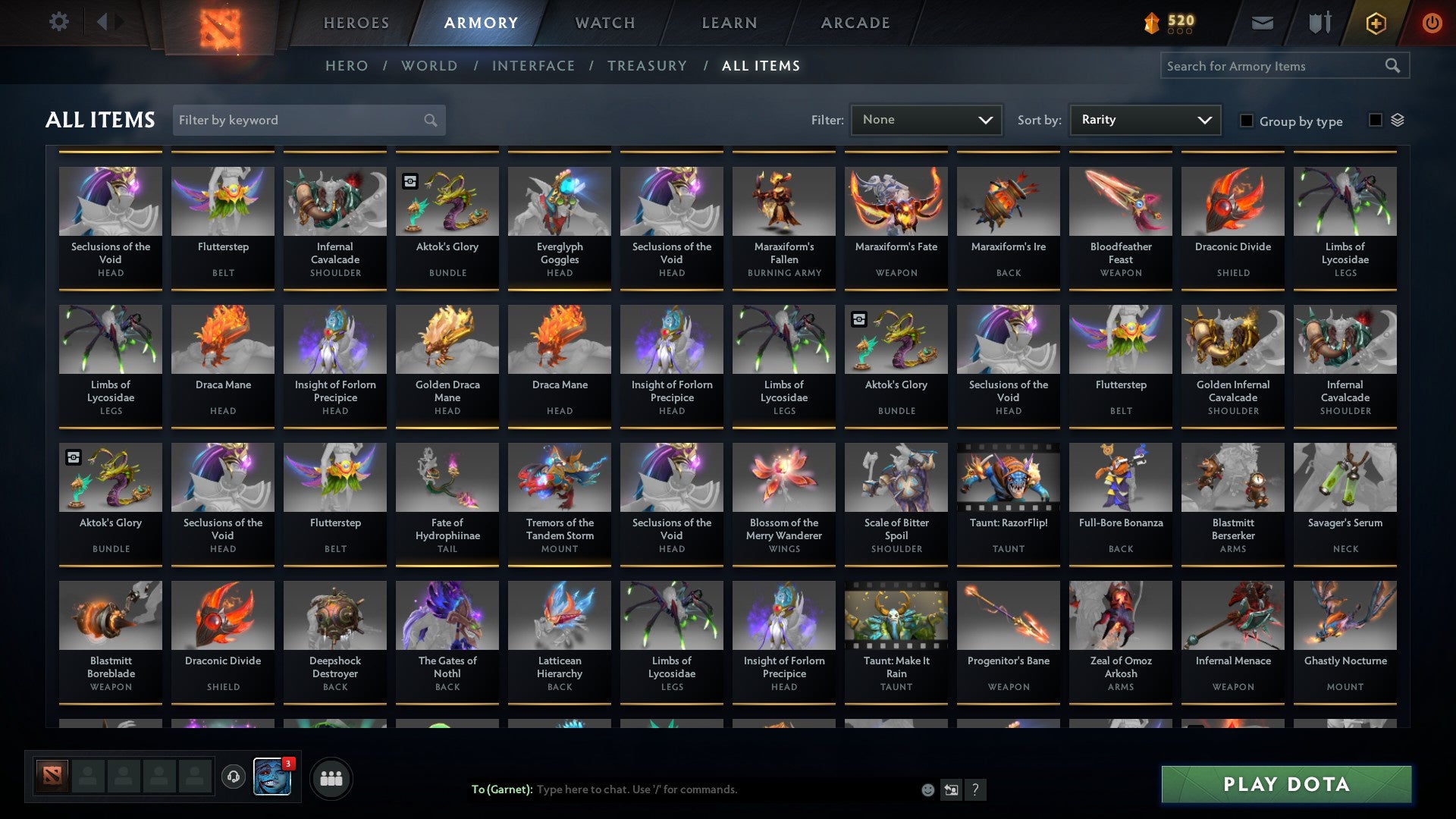1456x819 pixels.
Task: Click the Dota Plus shield icon in top bar
Action: click(1319, 23)
